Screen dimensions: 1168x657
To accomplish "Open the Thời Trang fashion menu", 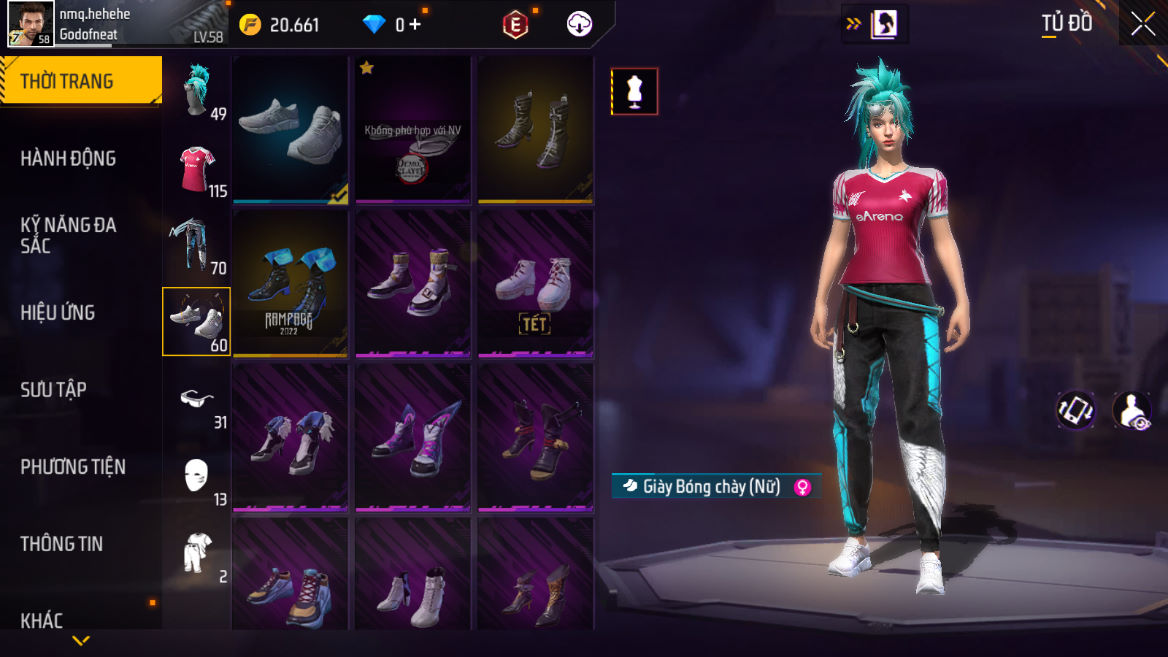I will coord(80,81).
